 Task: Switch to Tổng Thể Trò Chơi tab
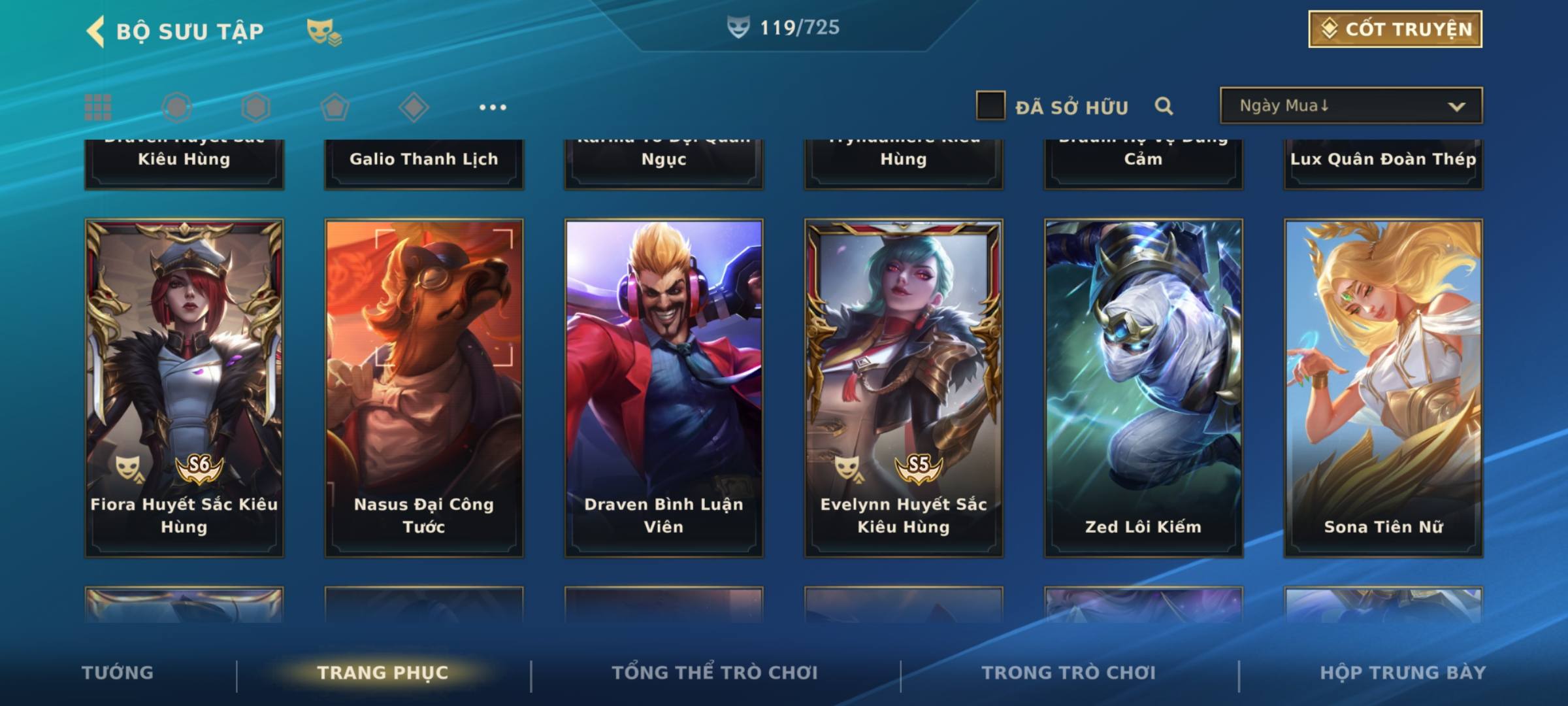715,673
